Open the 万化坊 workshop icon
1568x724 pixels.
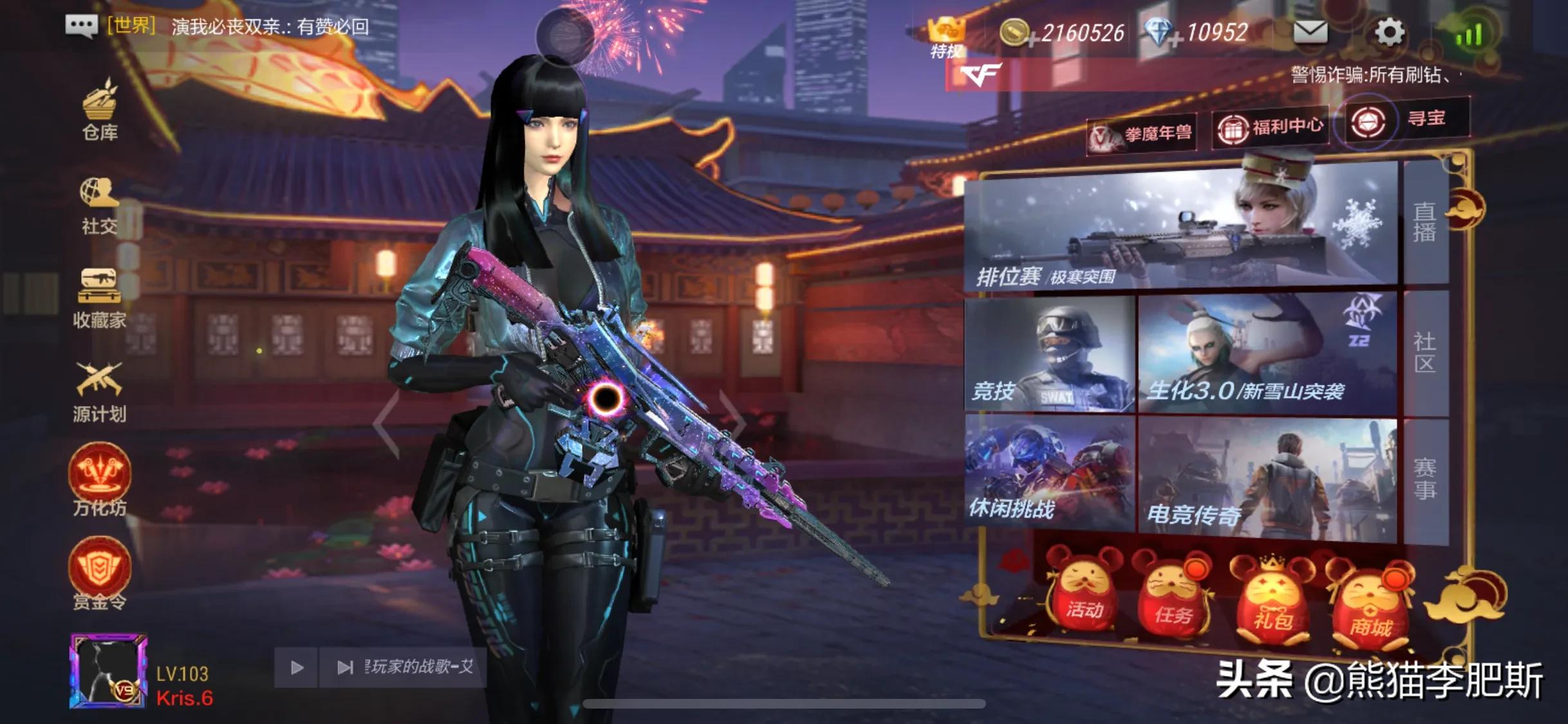(x=99, y=479)
